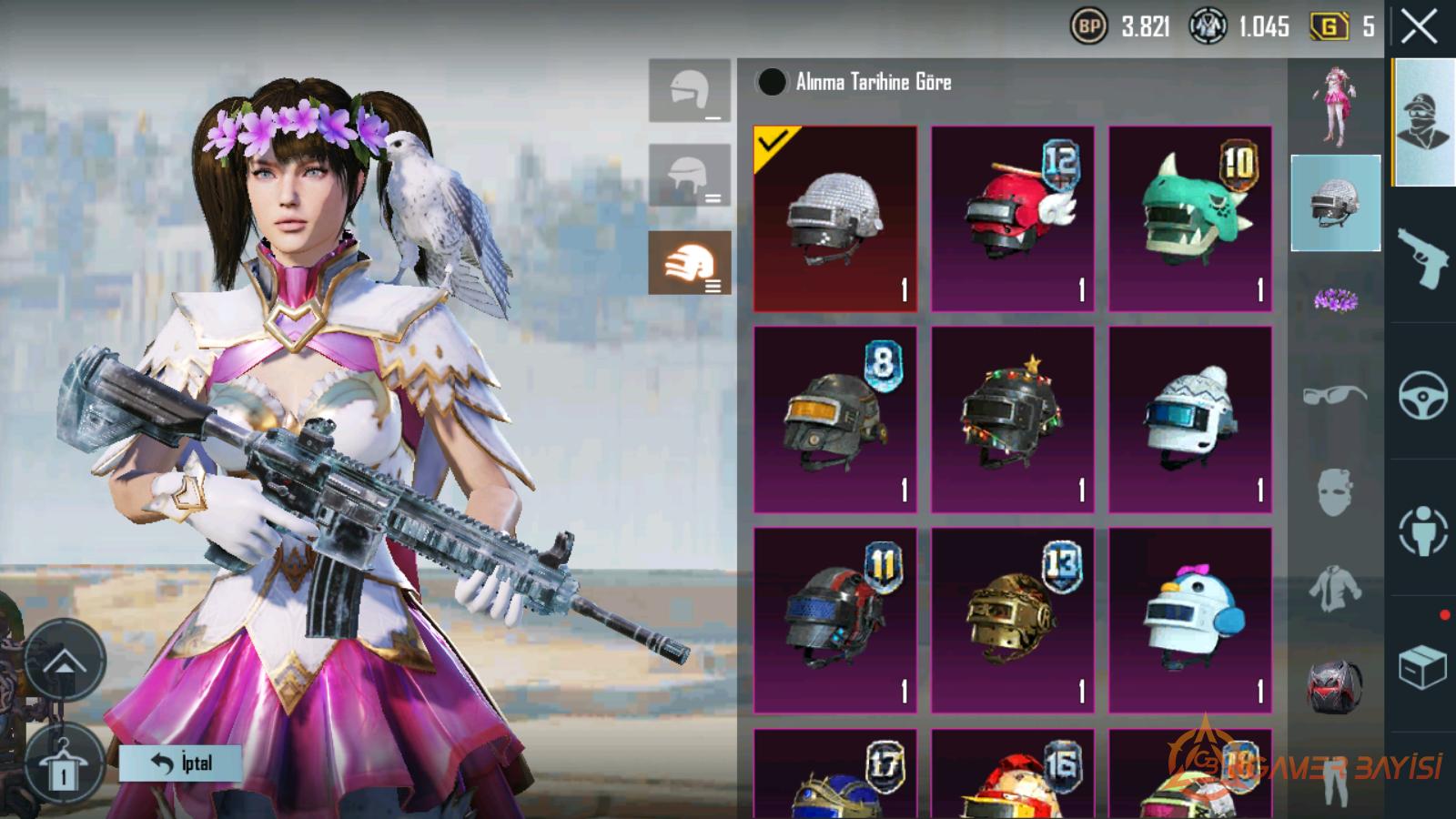Image resolution: width=1456 pixels, height=819 pixels.
Task: Click the İptal cancel button
Action: click(x=180, y=763)
